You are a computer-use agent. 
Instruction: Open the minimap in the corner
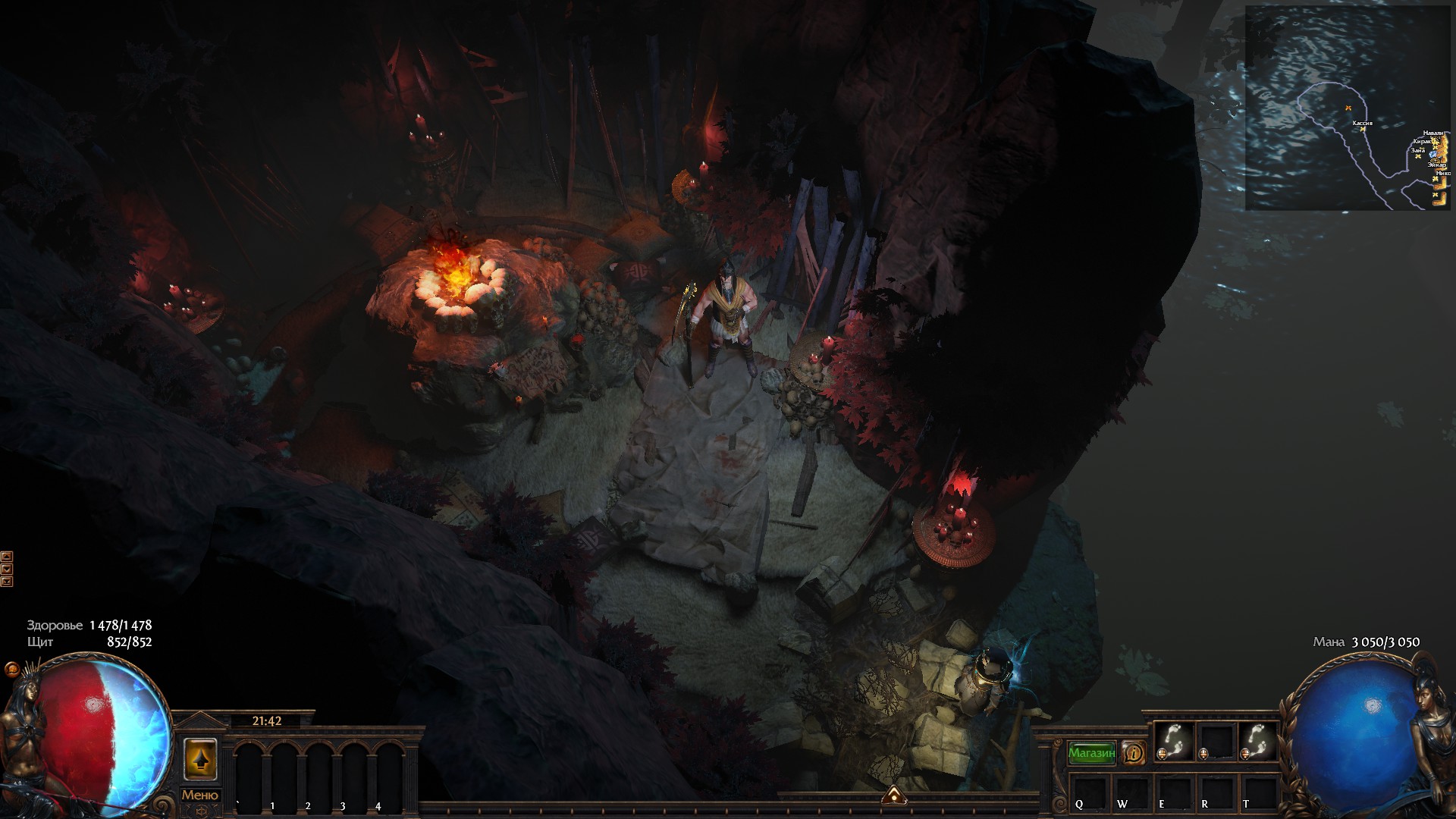[1348, 108]
